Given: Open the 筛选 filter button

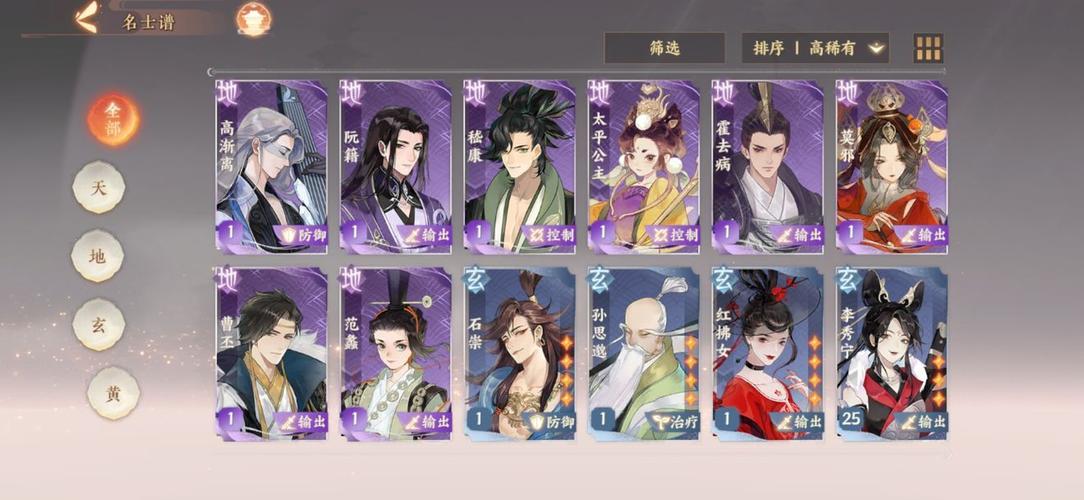Looking at the screenshot, I should 664,47.
